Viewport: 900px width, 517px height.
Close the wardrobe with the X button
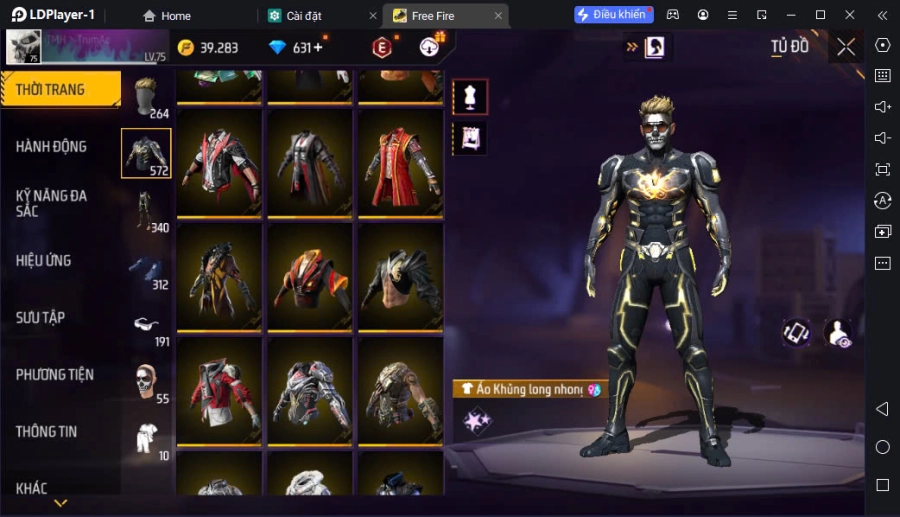(846, 47)
